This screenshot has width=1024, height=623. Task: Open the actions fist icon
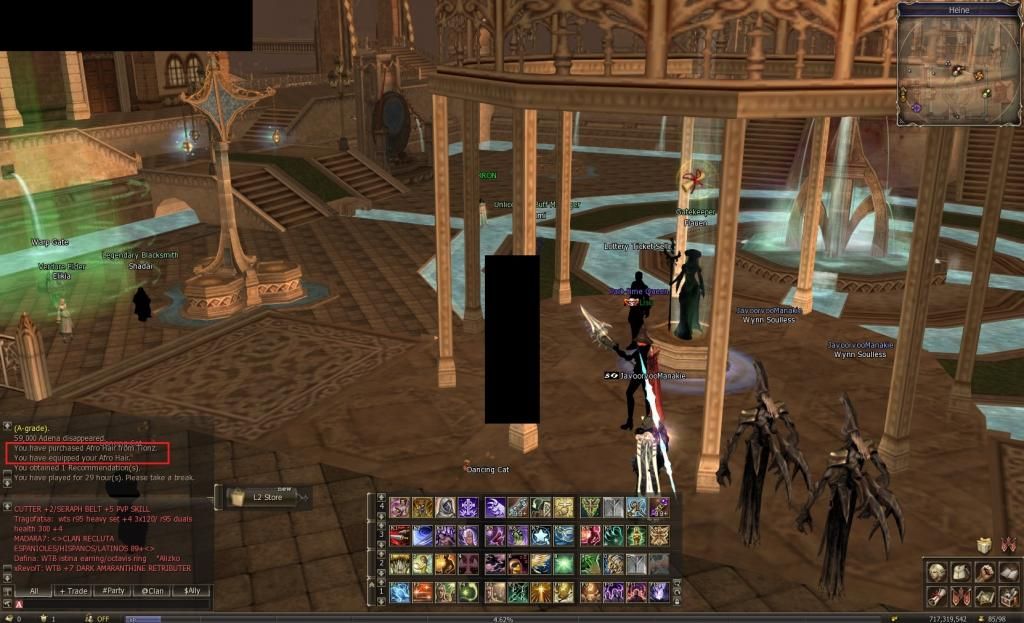[x=984, y=573]
